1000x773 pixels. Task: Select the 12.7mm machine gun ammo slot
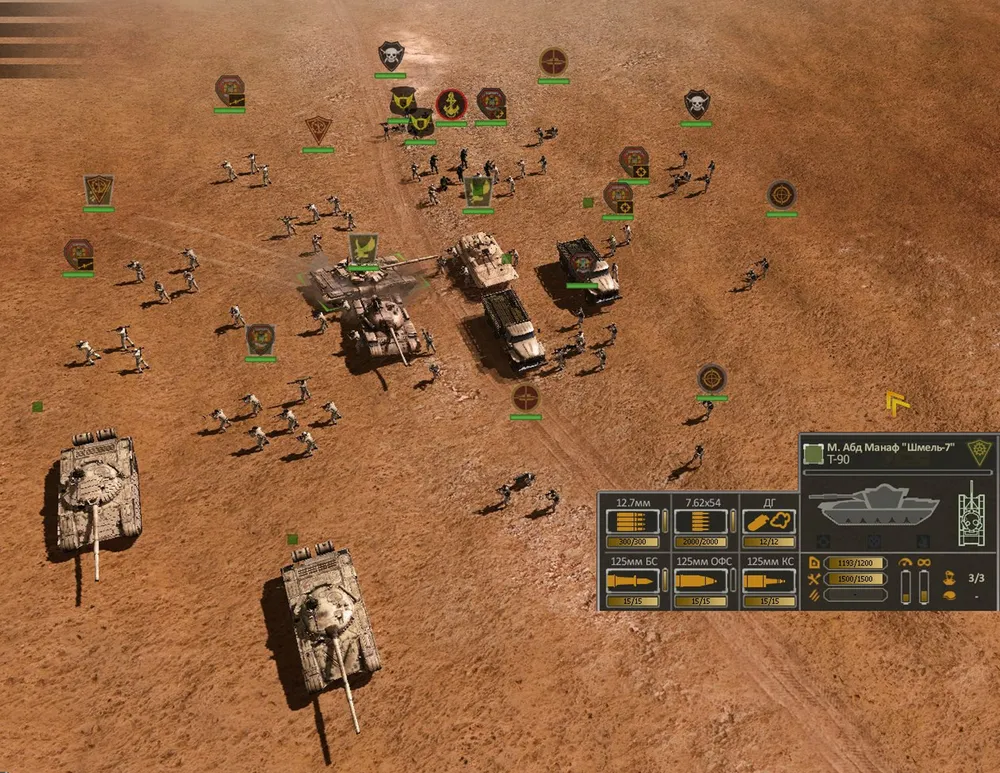[633, 522]
